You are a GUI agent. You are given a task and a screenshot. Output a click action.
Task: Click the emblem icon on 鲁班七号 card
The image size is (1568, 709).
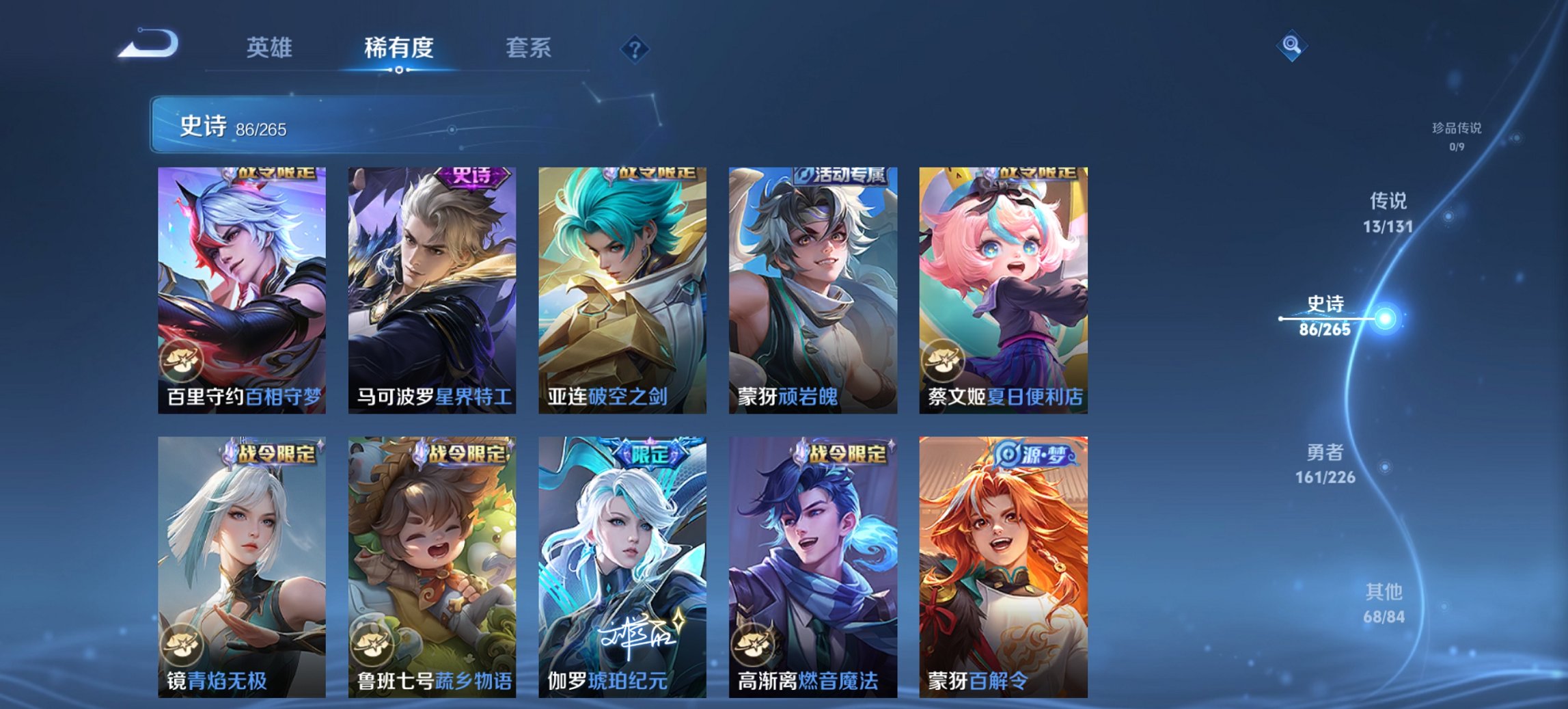(372, 645)
